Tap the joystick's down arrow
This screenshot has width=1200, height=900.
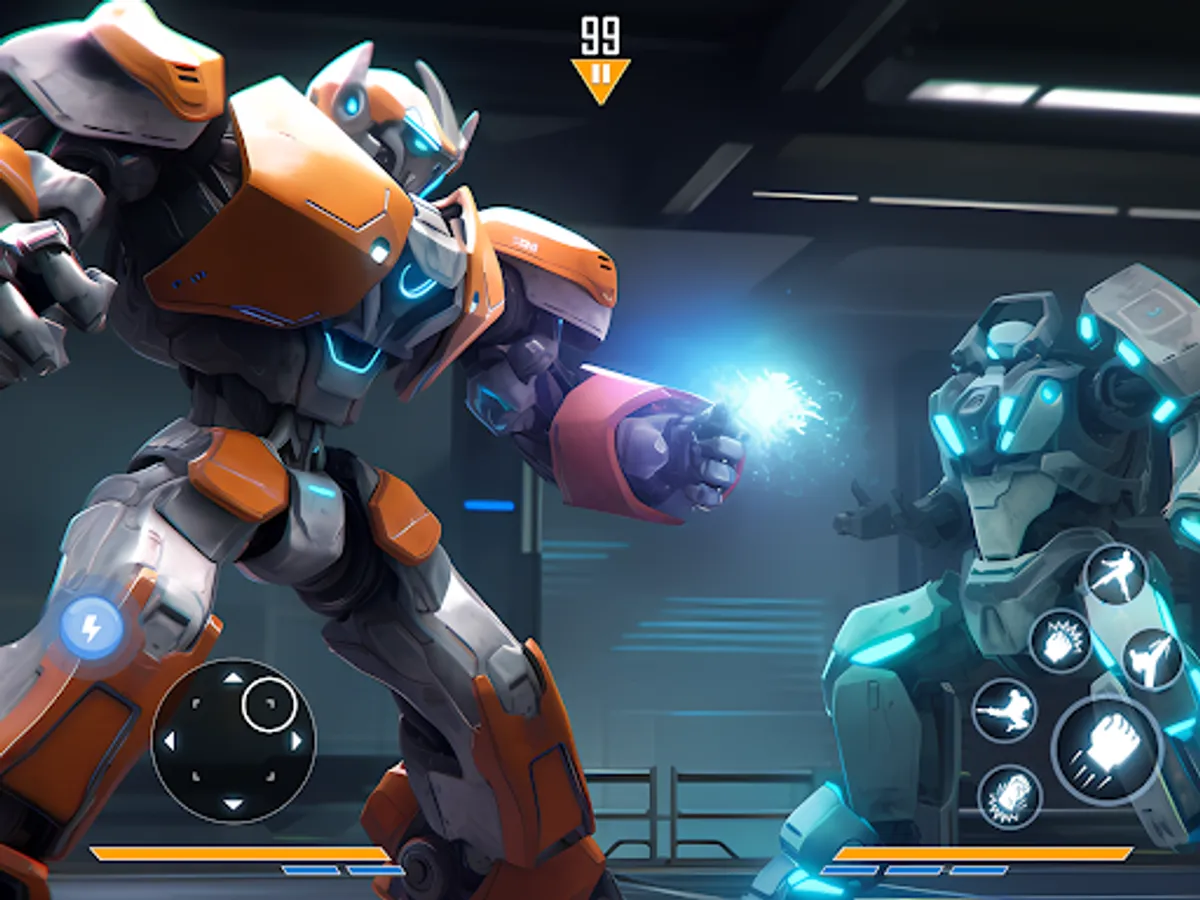click(232, 804)
